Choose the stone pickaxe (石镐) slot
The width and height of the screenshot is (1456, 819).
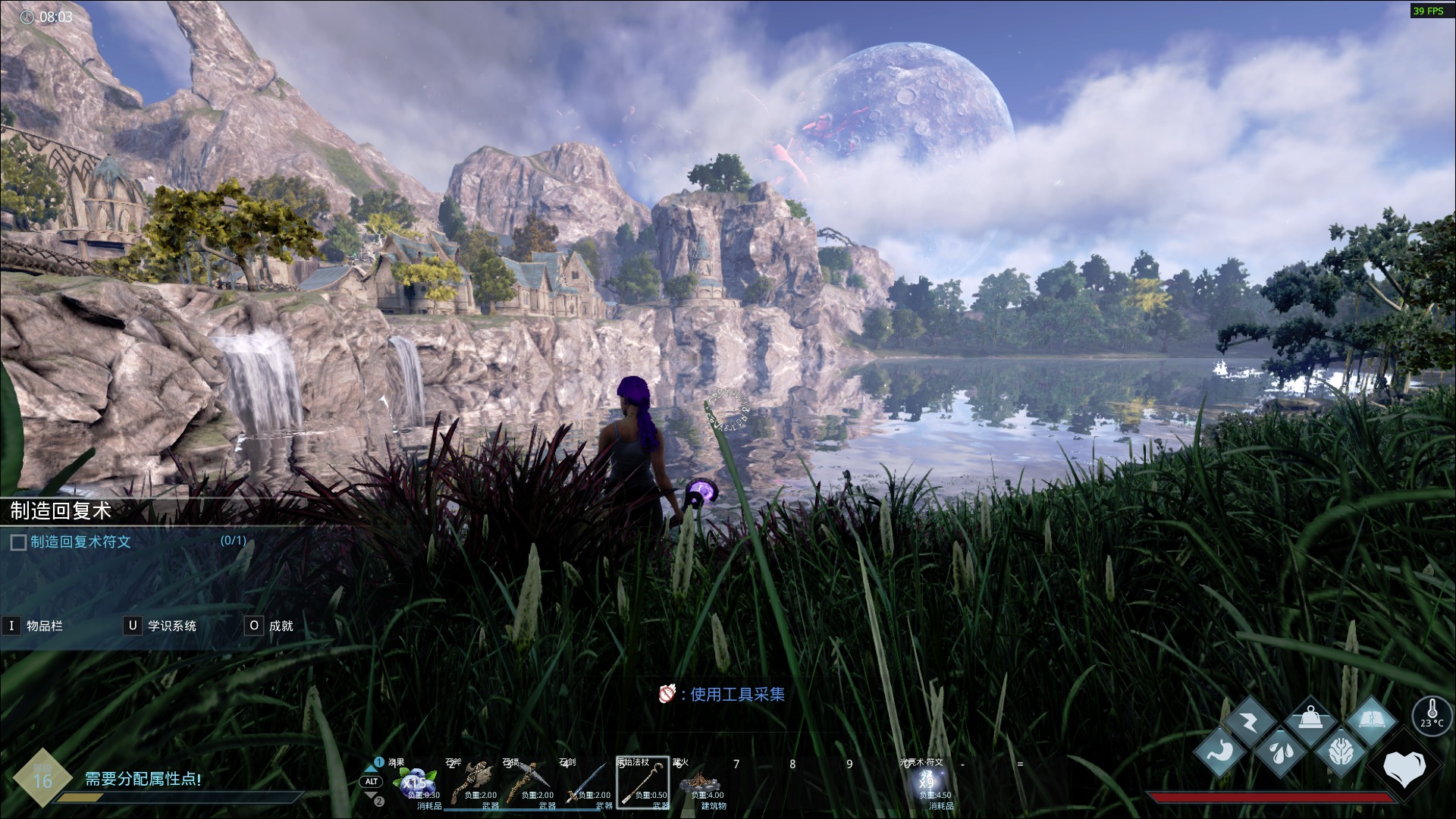(x=530, y=783)
